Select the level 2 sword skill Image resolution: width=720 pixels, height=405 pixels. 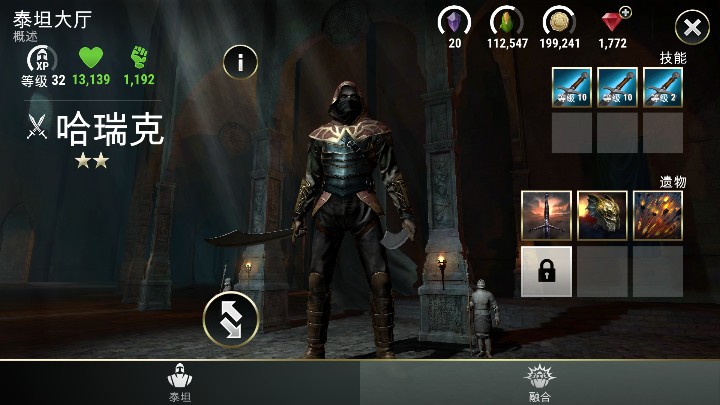(x=663, y=87)
